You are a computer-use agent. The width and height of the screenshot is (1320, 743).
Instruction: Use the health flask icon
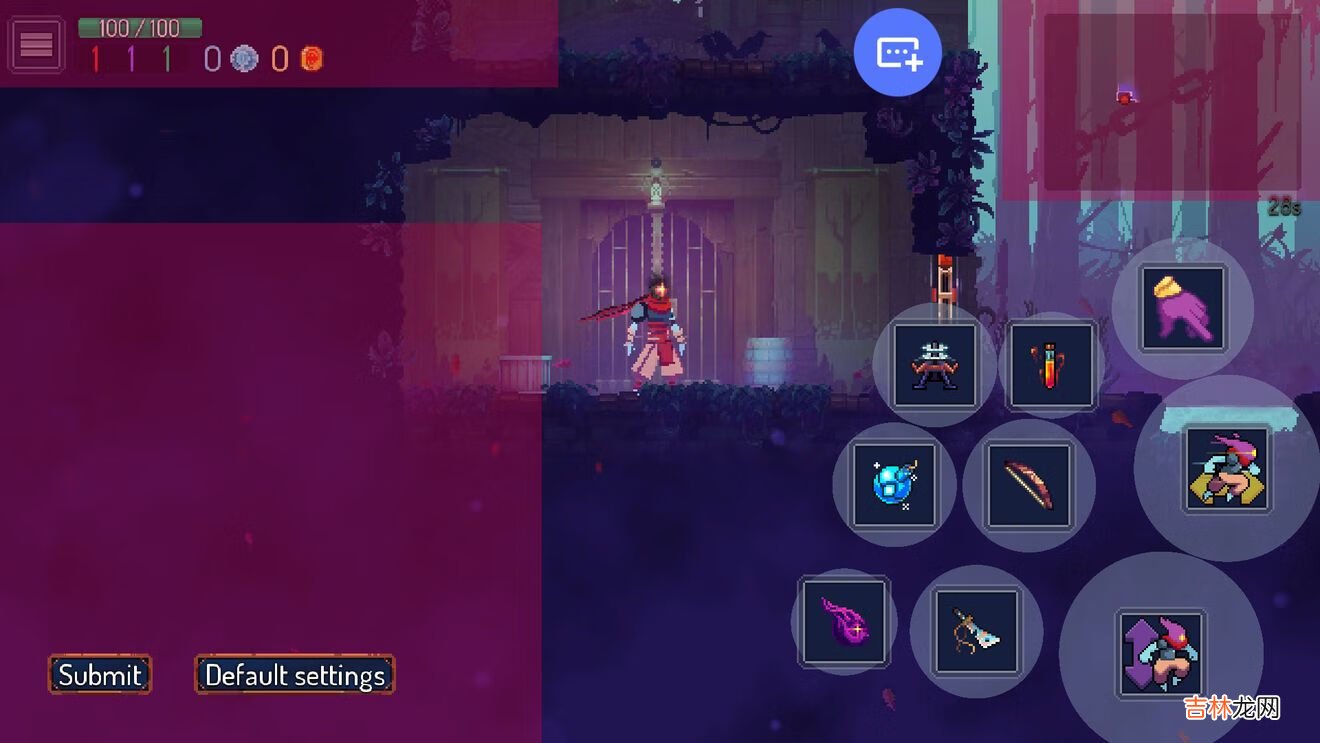coord(1052,365)
